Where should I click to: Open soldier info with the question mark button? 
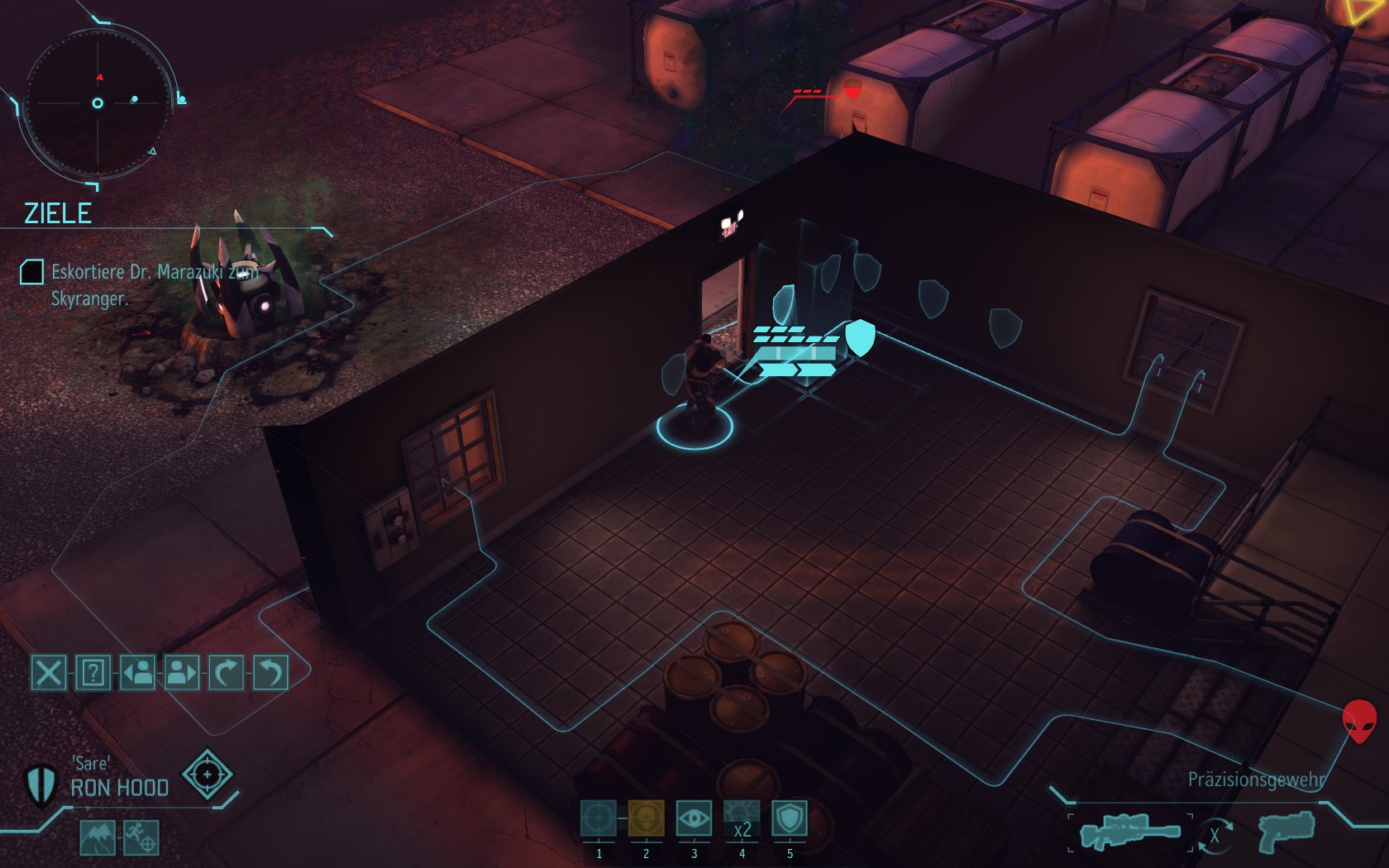(x=93, y=673)
